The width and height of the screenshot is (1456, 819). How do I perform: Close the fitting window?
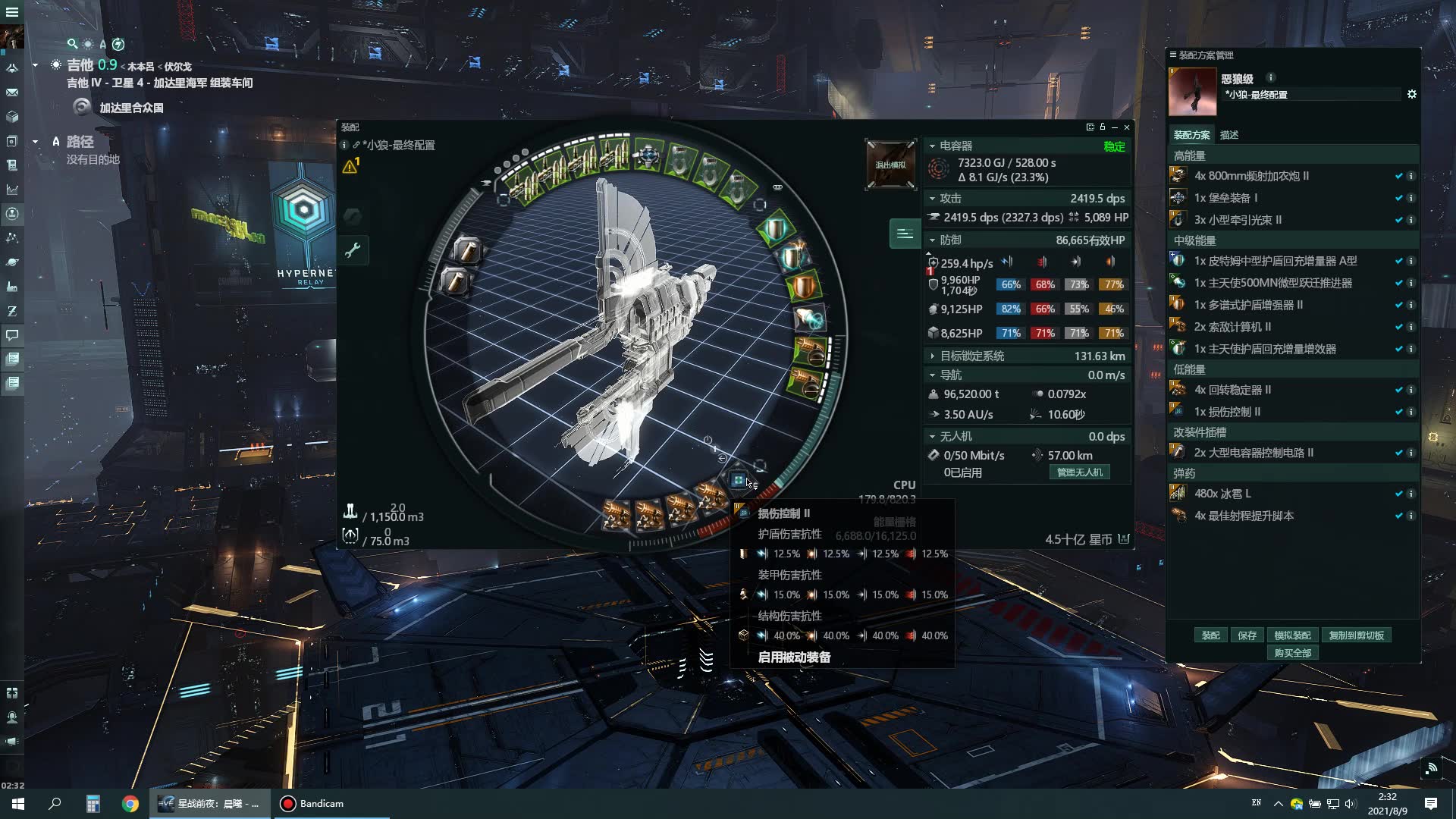(x=1127, y=127)
